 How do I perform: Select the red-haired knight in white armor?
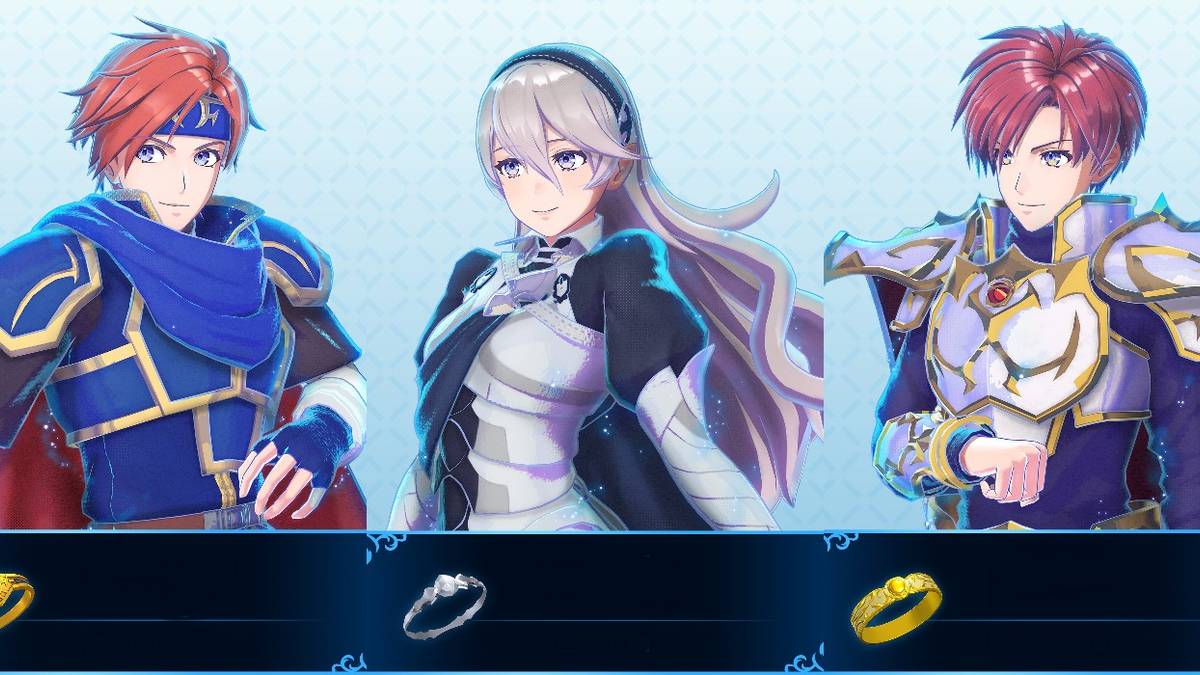[1030, 290]
